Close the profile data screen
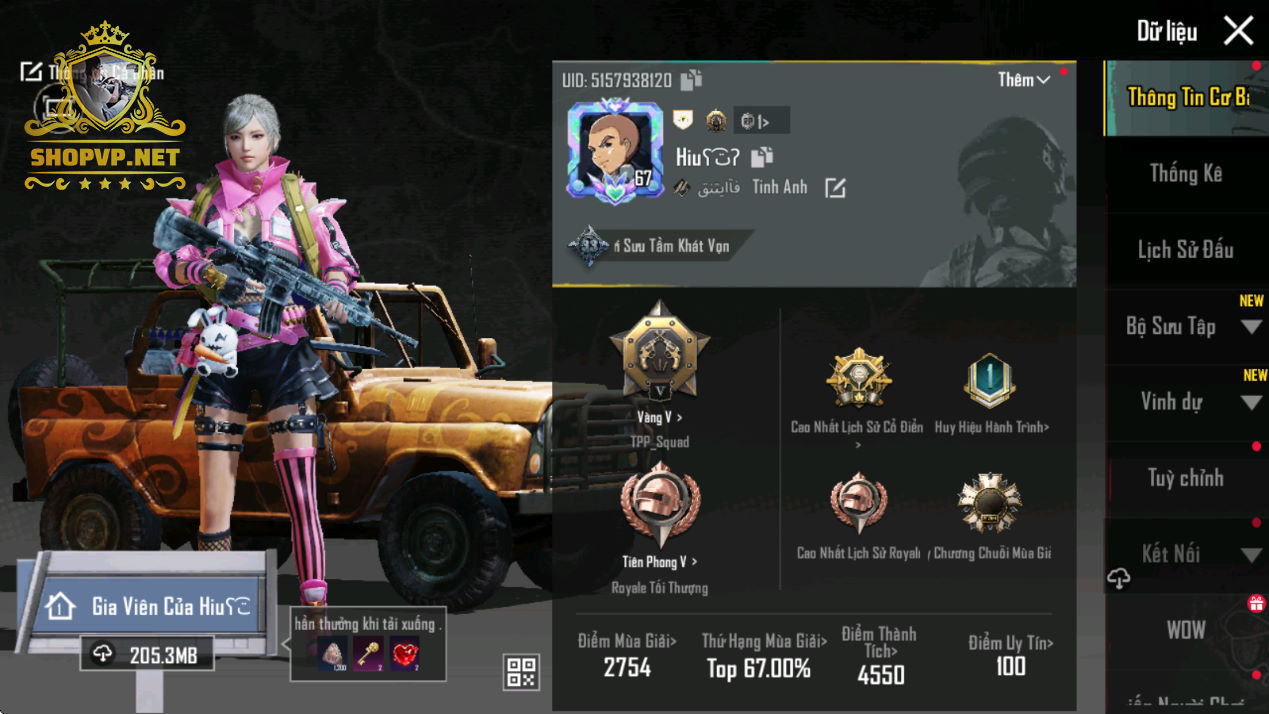Screen dimensions: 1269x714 1238,31
